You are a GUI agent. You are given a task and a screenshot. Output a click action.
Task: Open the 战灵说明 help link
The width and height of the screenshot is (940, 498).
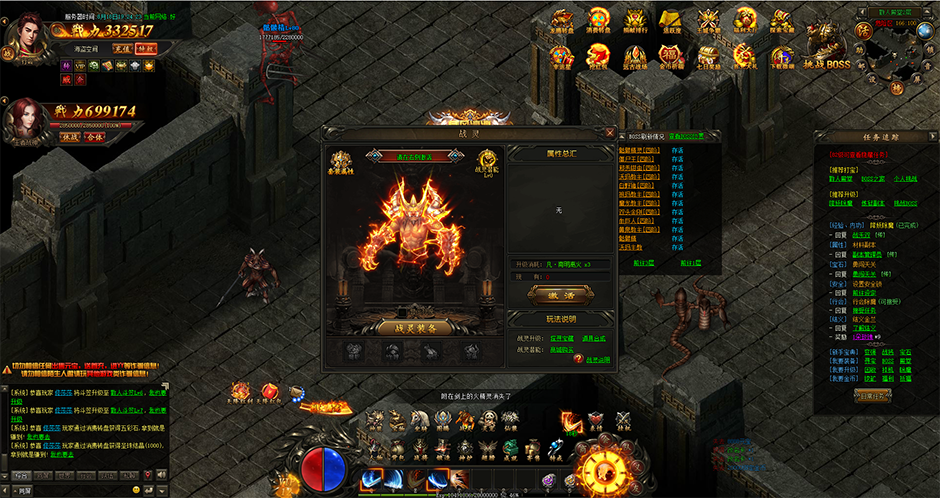coord(598,359)
